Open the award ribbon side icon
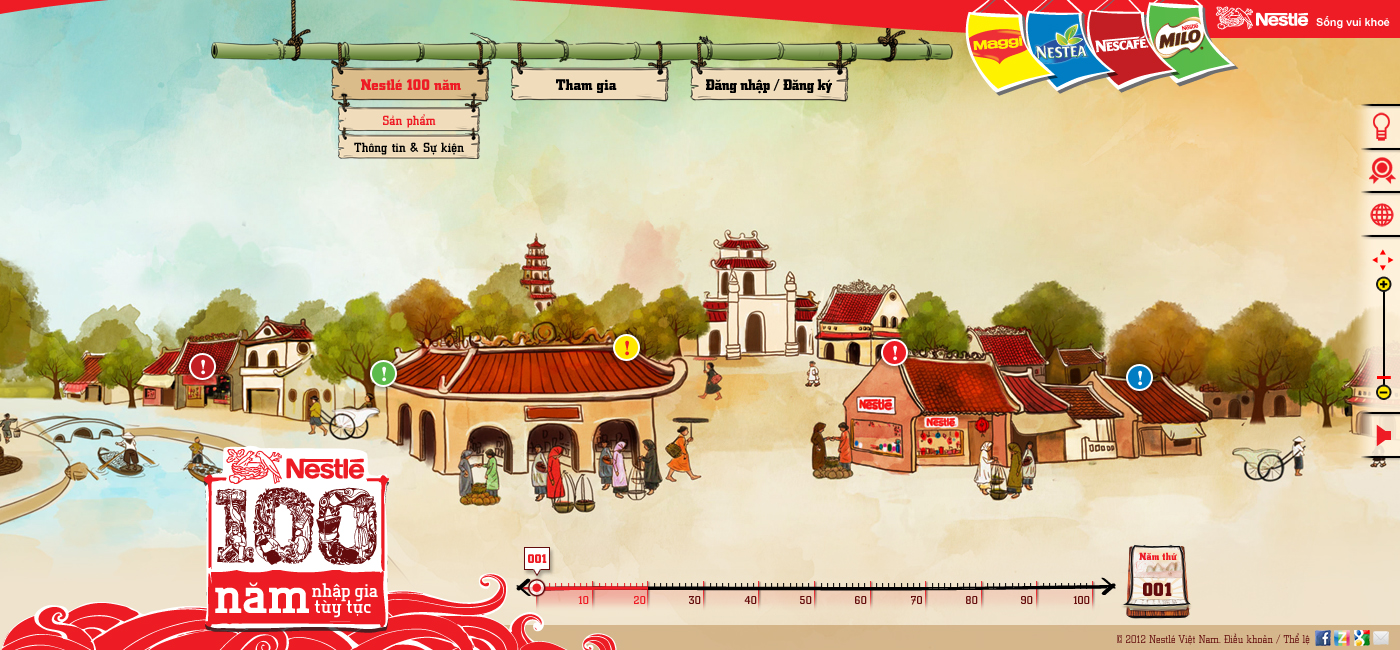1400x650 pixels. tap(1381, 171)
